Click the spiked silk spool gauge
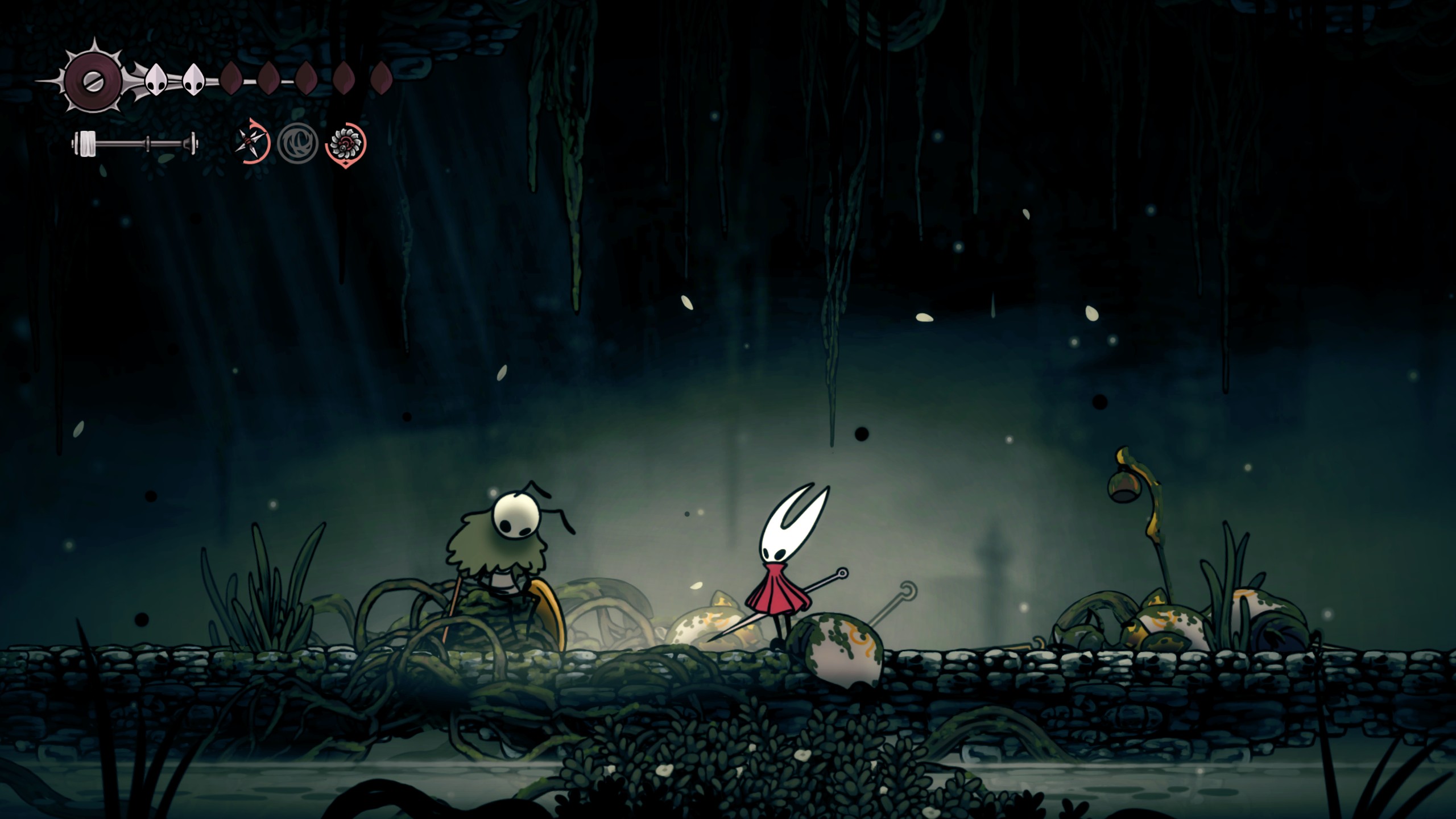Viewport: 1456px width, 819px height. 93,80
